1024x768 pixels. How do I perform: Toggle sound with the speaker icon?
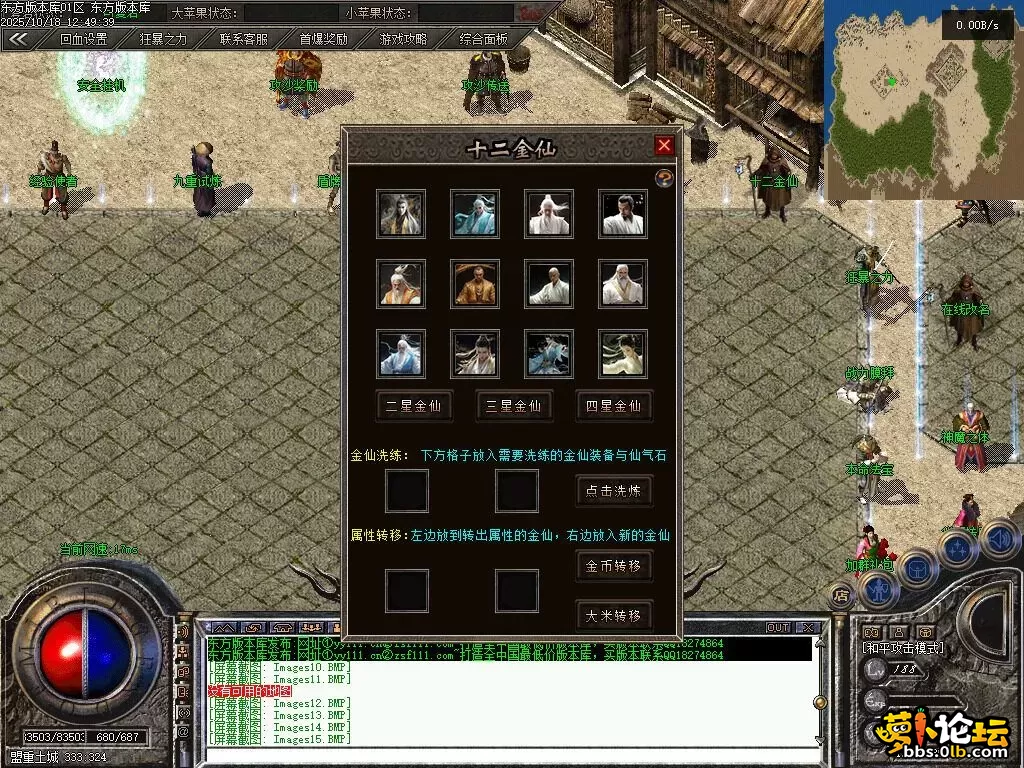coord(1000,540)
